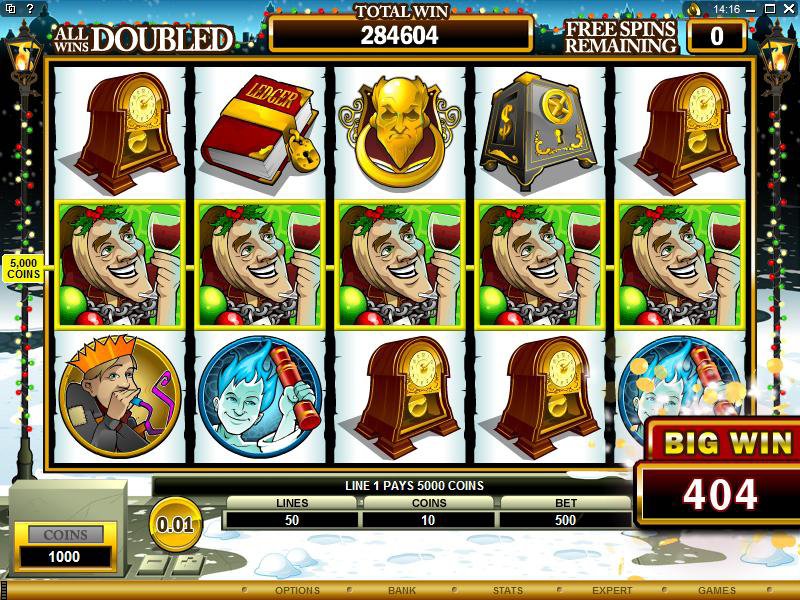Close the game window

pos(787,9)
